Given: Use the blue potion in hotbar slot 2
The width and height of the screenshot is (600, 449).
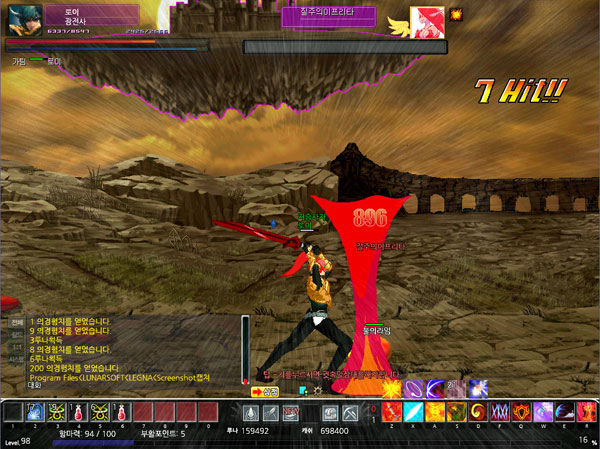Looking at the screenshot, I should click(33, 412).
